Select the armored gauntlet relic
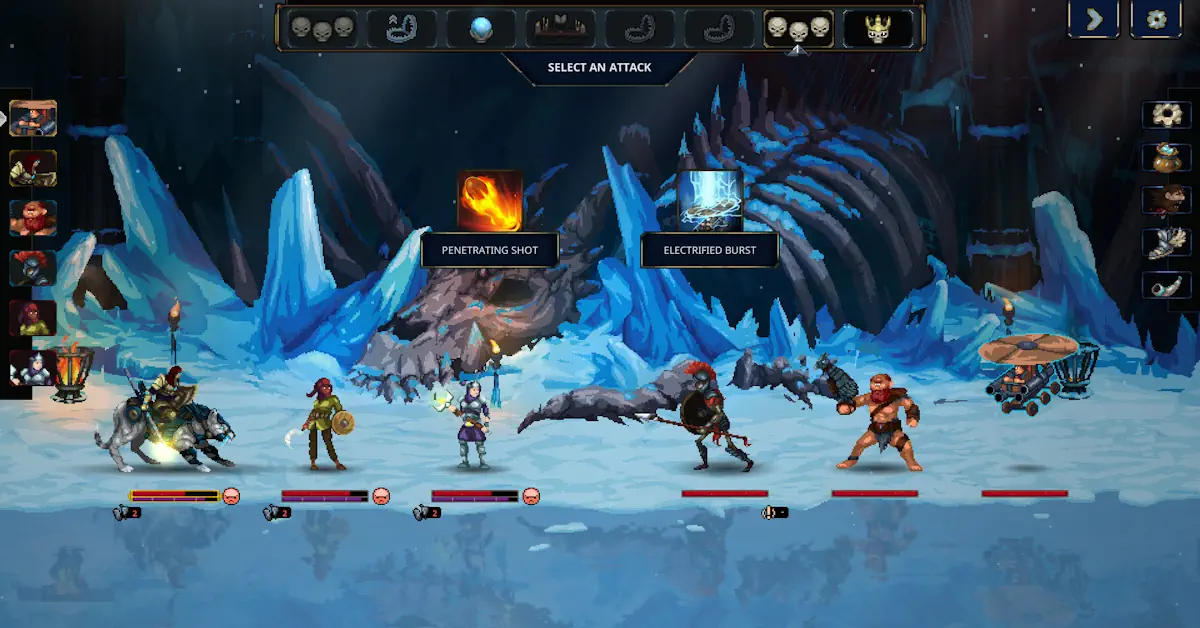This screenshot has height=628, width=1200. click(1167, 243)
